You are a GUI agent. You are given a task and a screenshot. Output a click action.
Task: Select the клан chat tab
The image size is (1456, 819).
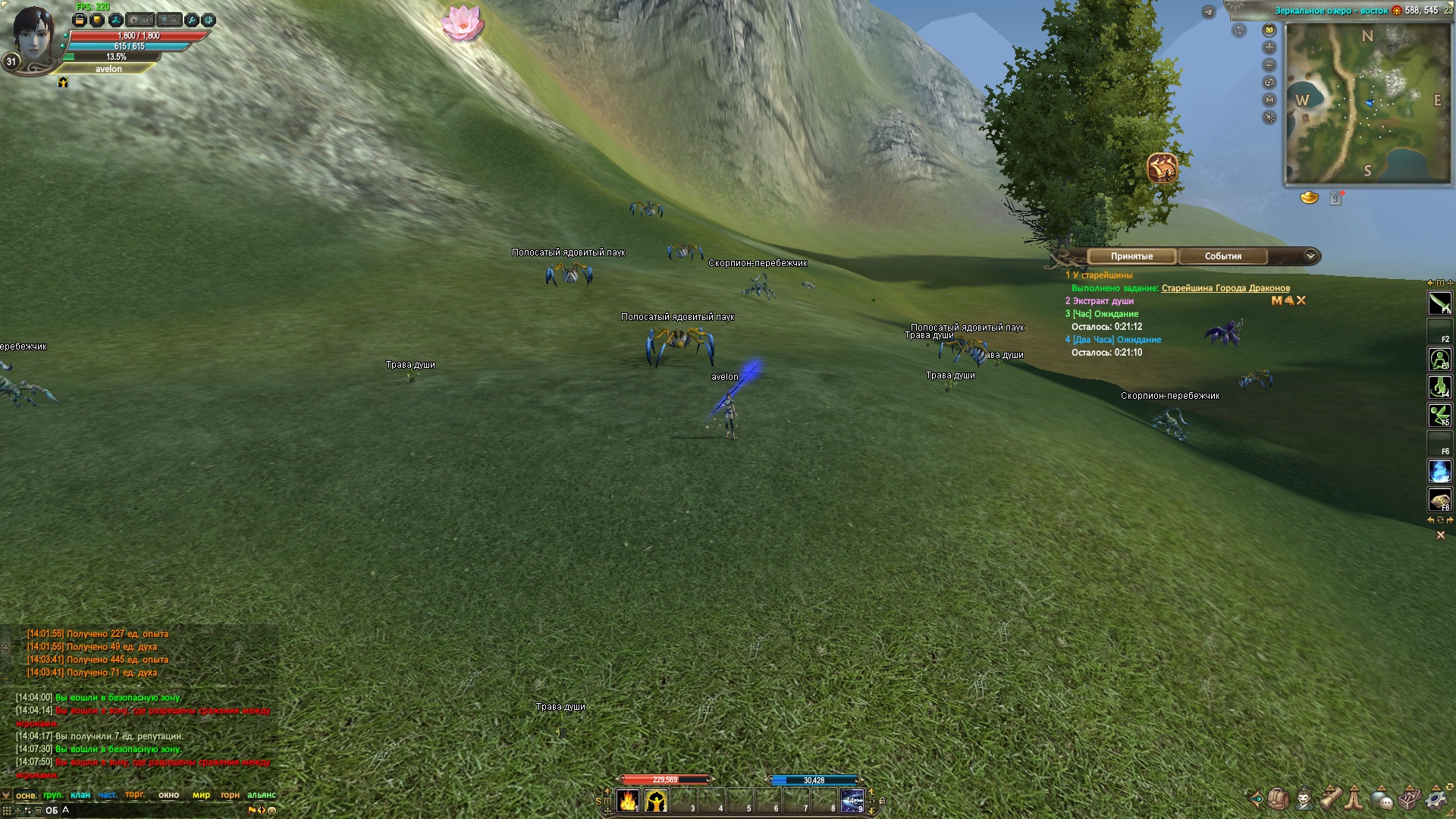80,795
